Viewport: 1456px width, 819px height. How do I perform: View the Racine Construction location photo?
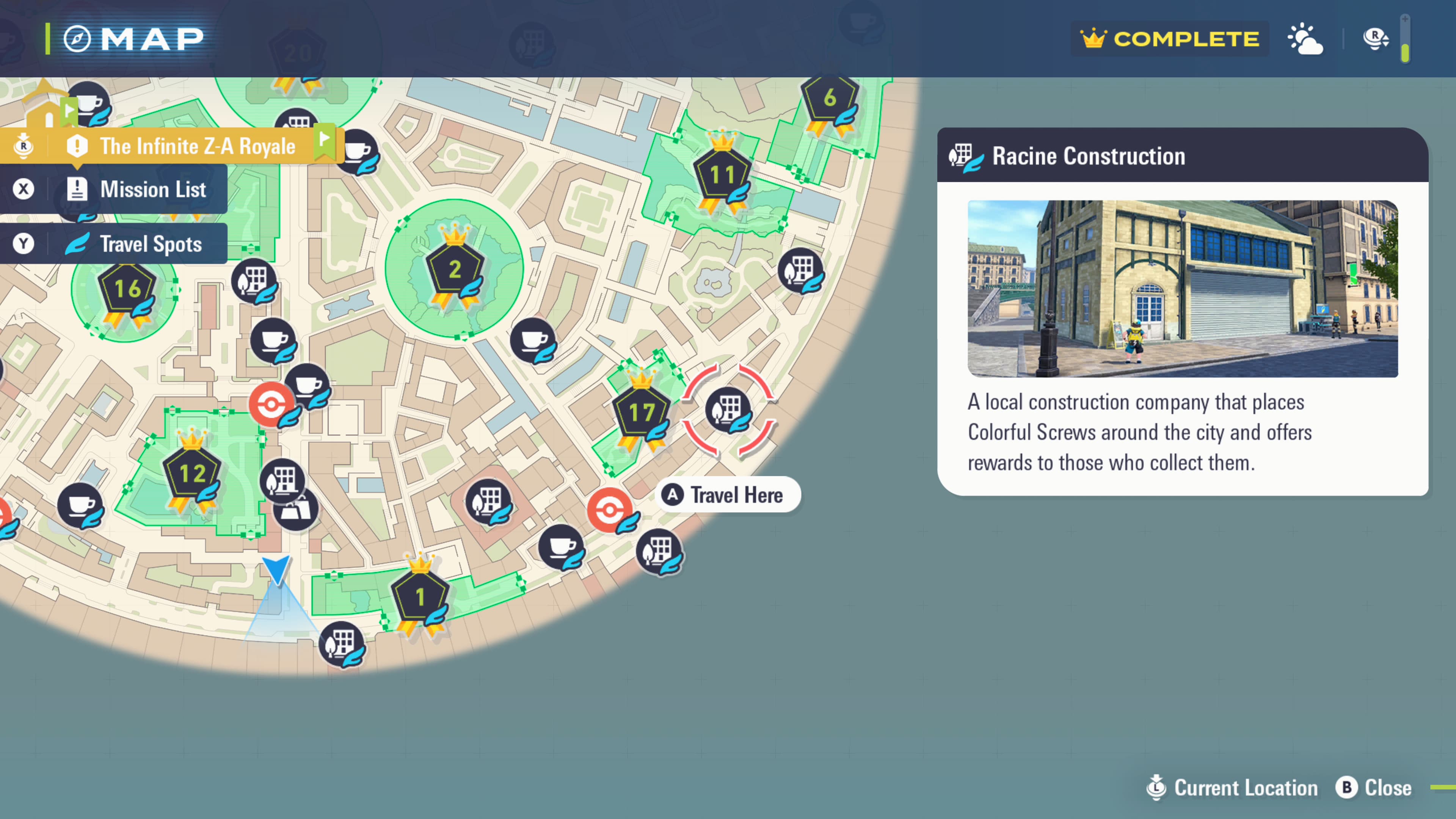[1183, 289]
